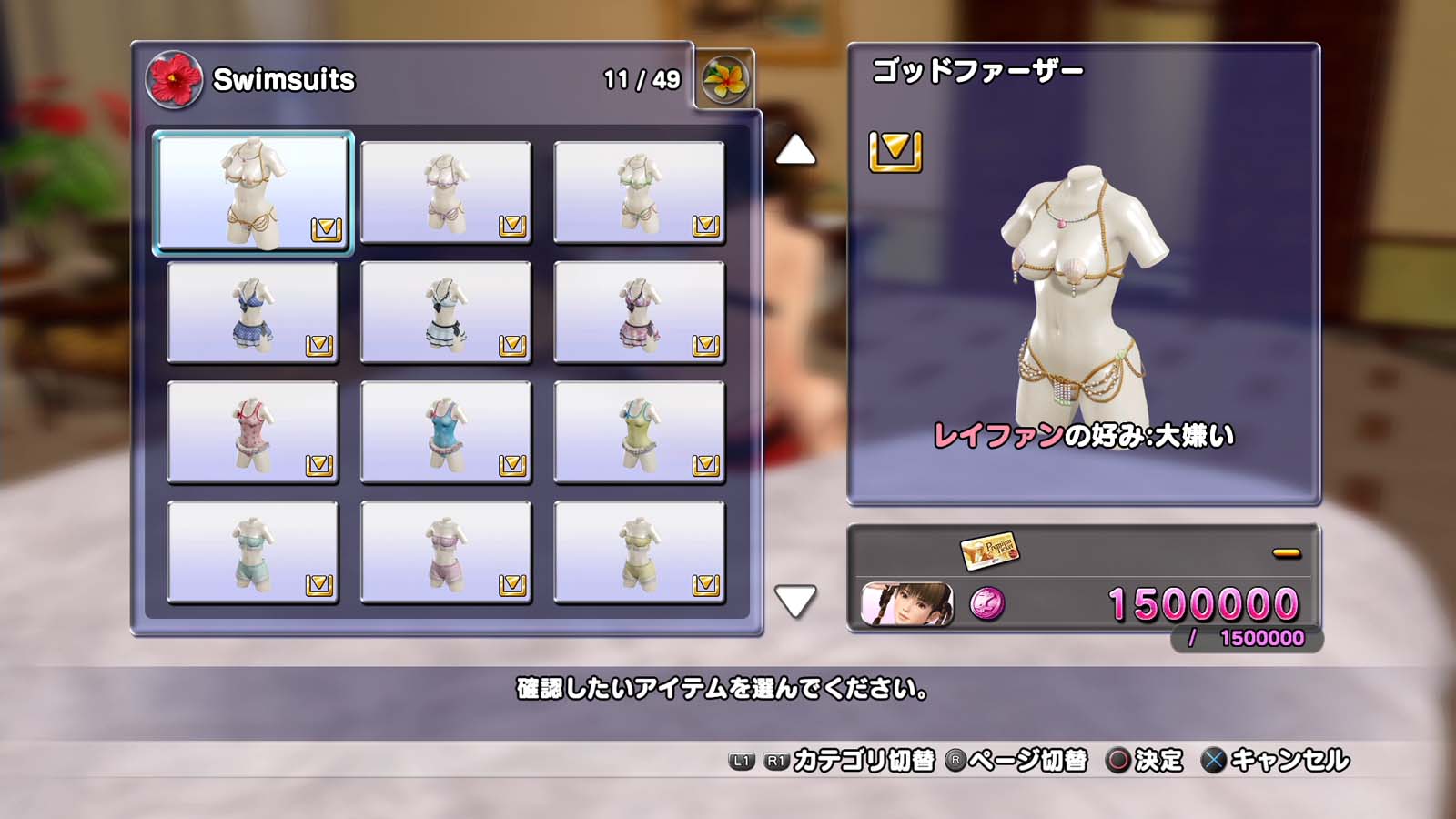
Task: Choose the blue tankini swimsuit
Action: pyautogui.click(x=446, y=432)
